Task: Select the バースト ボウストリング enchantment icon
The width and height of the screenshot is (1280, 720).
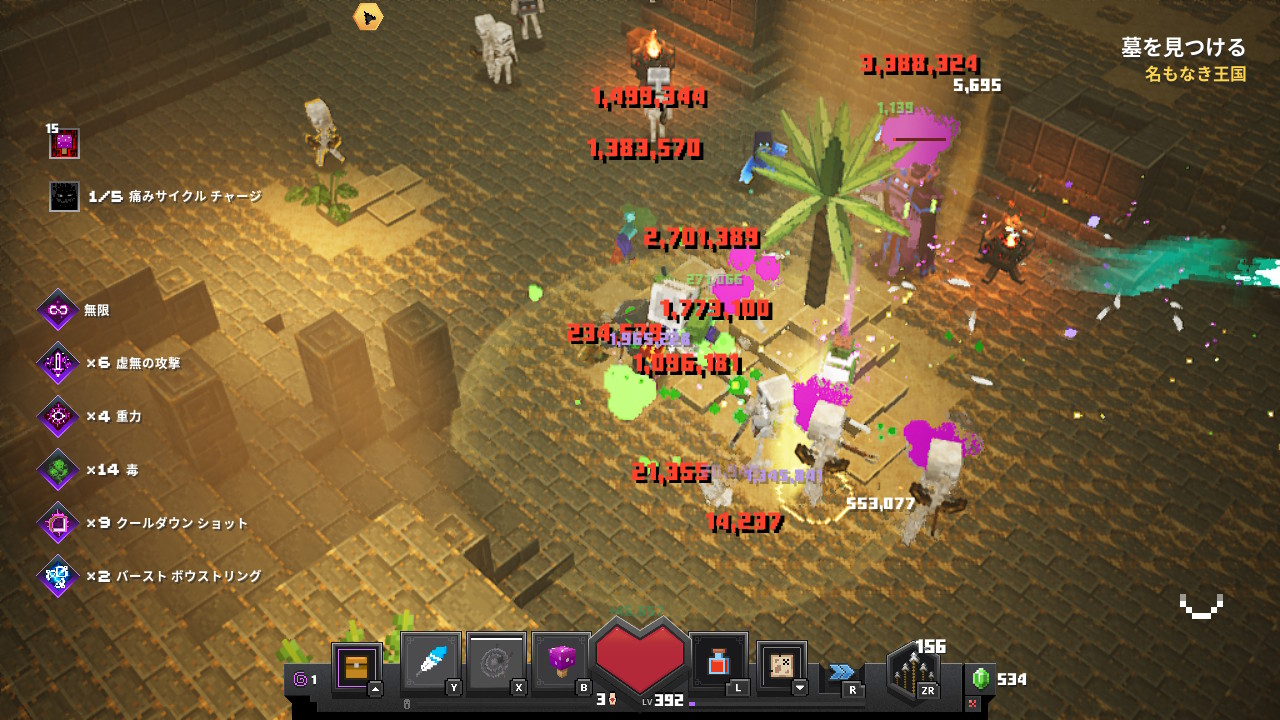Action: 58,576
